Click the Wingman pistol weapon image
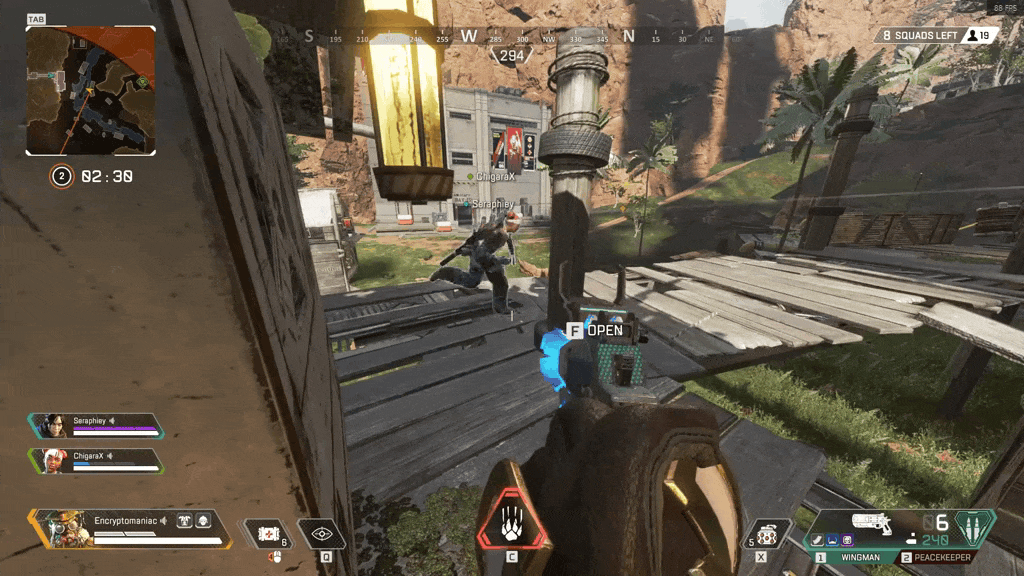The image size is (1024, 576). [x=872, y=522]
